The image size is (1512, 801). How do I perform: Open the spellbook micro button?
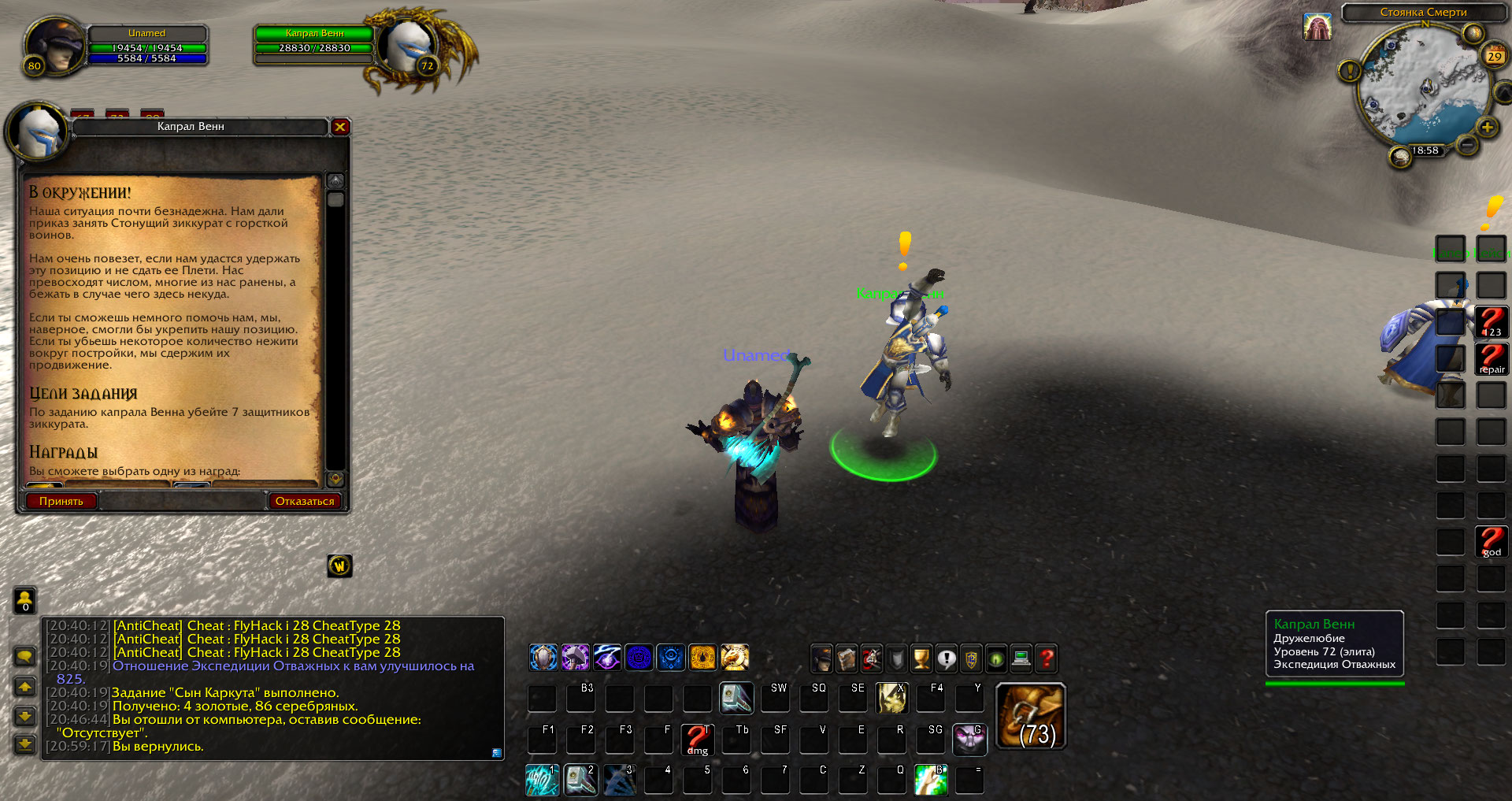pos(847,658)
